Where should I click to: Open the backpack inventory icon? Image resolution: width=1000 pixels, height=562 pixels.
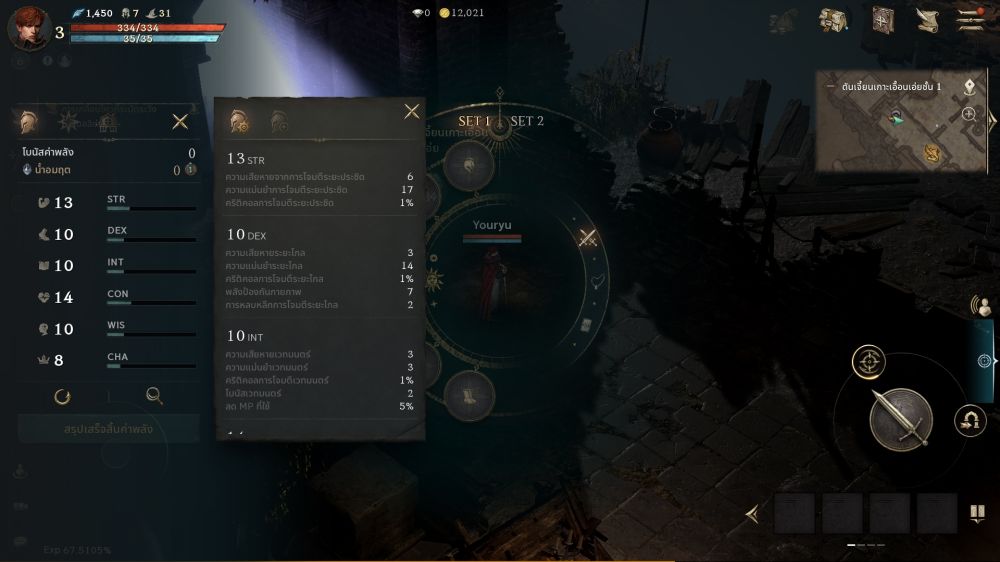coord(833,20)
